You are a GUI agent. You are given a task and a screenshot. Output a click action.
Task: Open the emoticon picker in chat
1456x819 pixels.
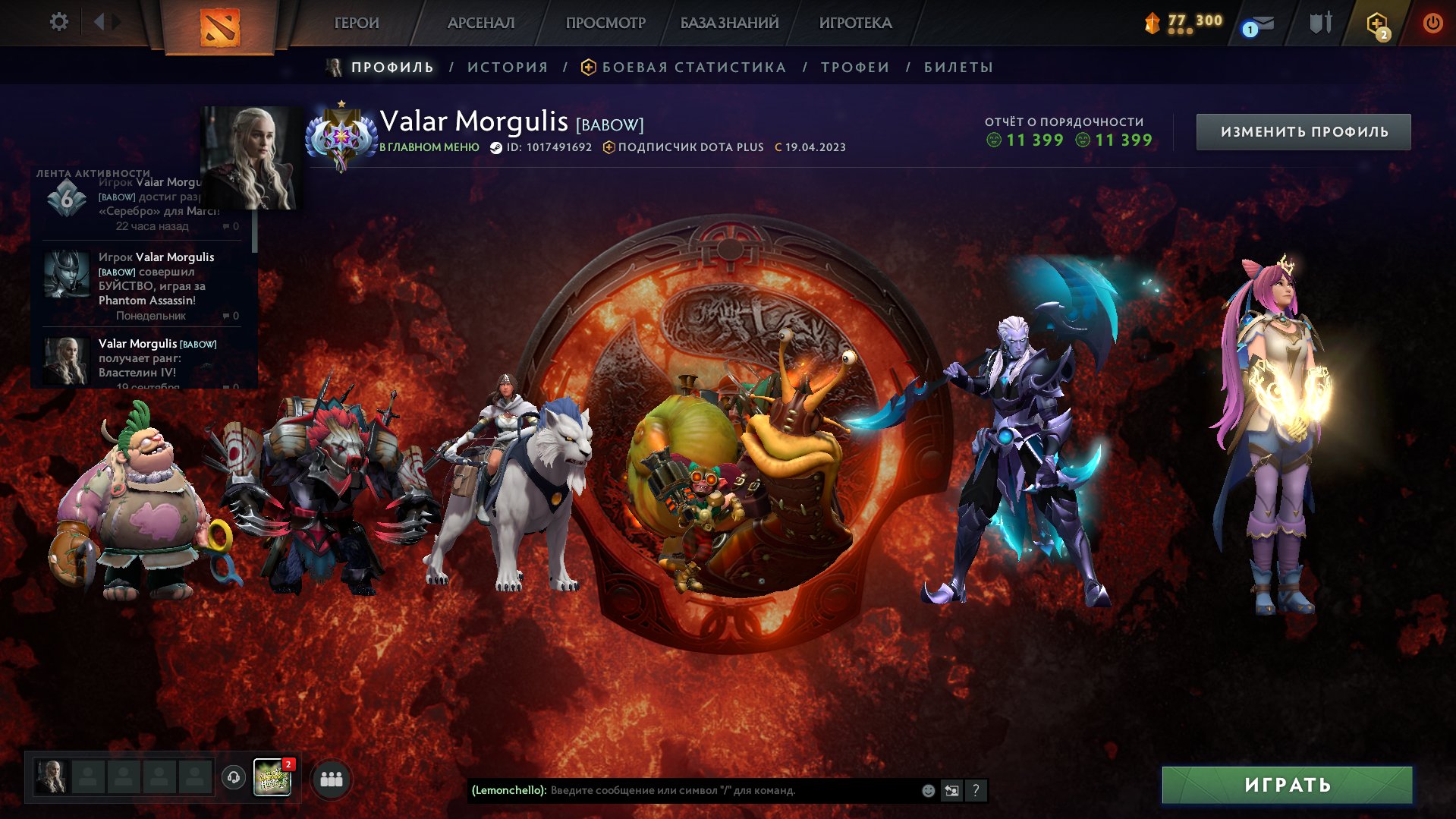pyautogui.click(x=927, y=791)
